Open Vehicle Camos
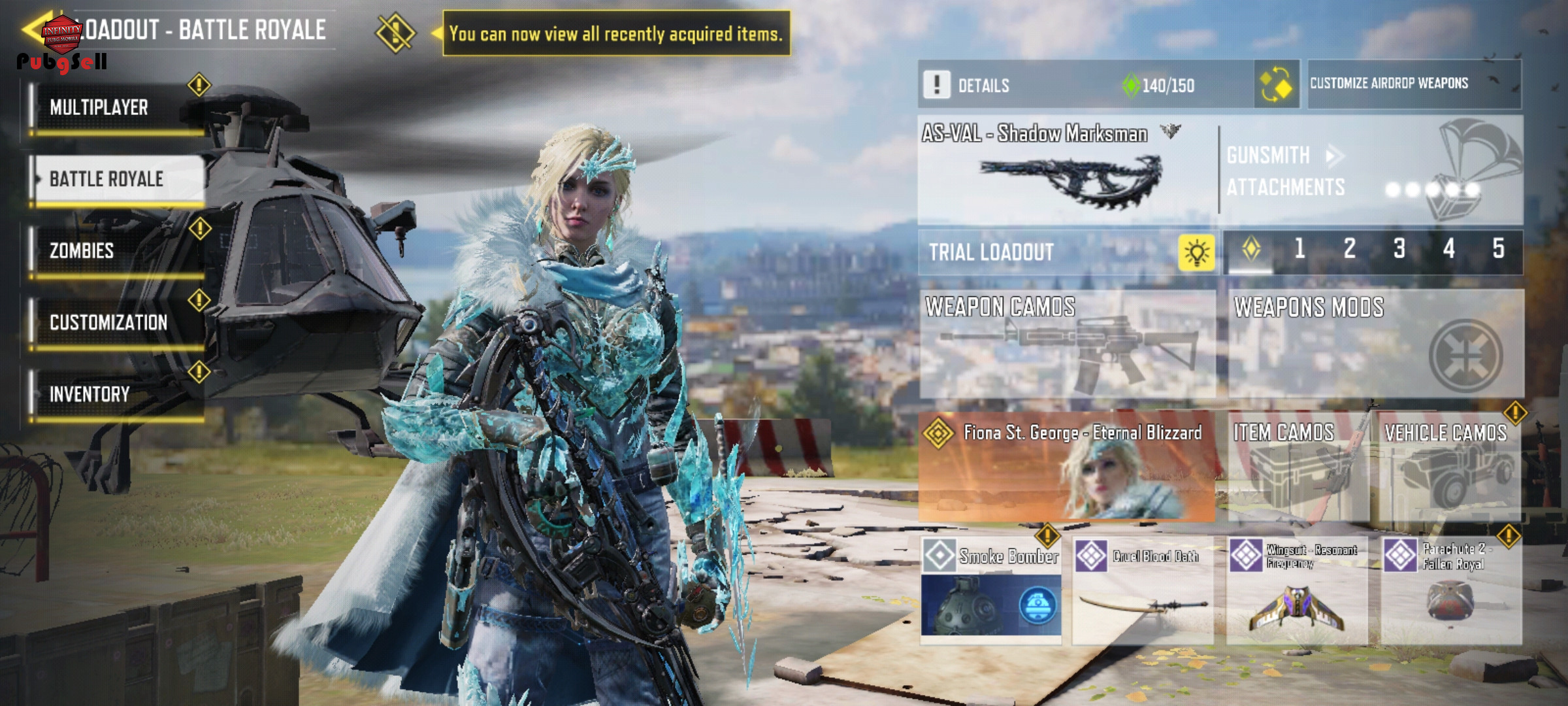 [1449, 465]
